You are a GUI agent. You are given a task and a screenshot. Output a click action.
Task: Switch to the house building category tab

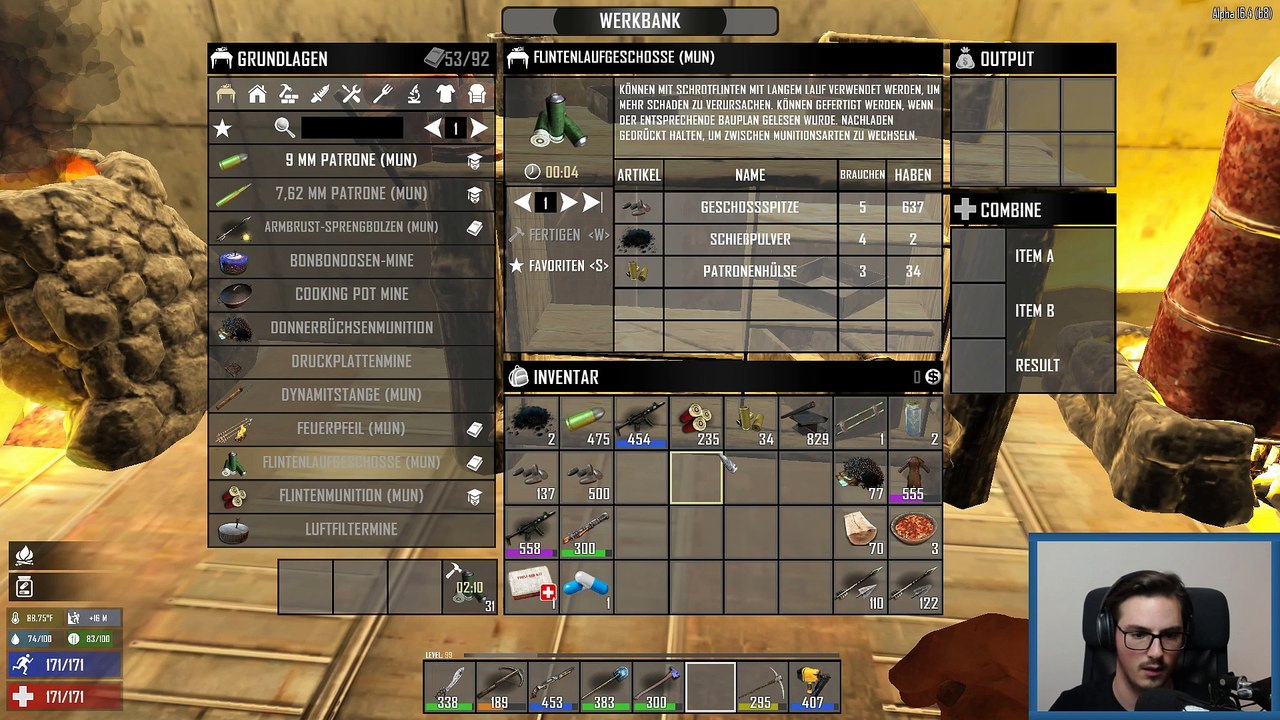tap(257, 94)
